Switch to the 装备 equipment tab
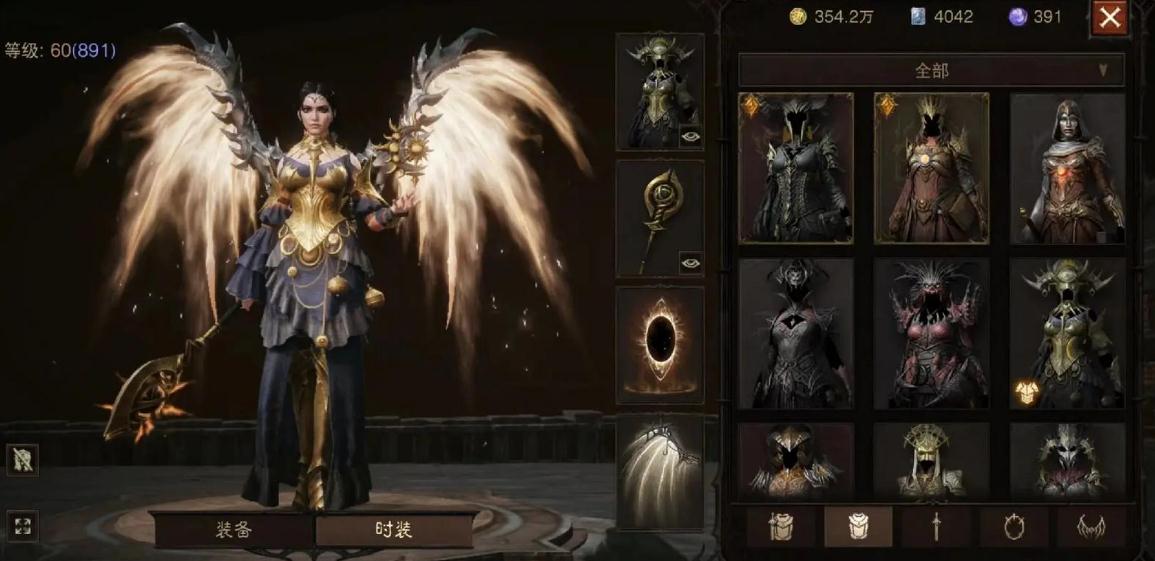This screenshot has height=561, width=1155. pyautogui.click(x=232, y=529)
